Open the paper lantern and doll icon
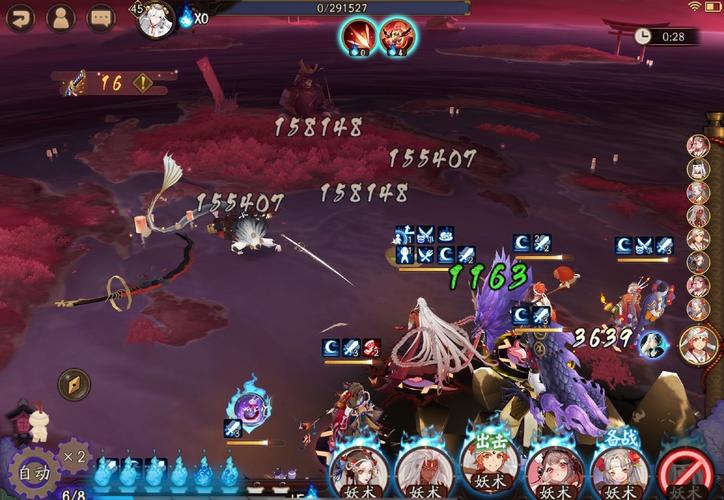Viewport: 724px width, 500px height. [x=27, y=421]
